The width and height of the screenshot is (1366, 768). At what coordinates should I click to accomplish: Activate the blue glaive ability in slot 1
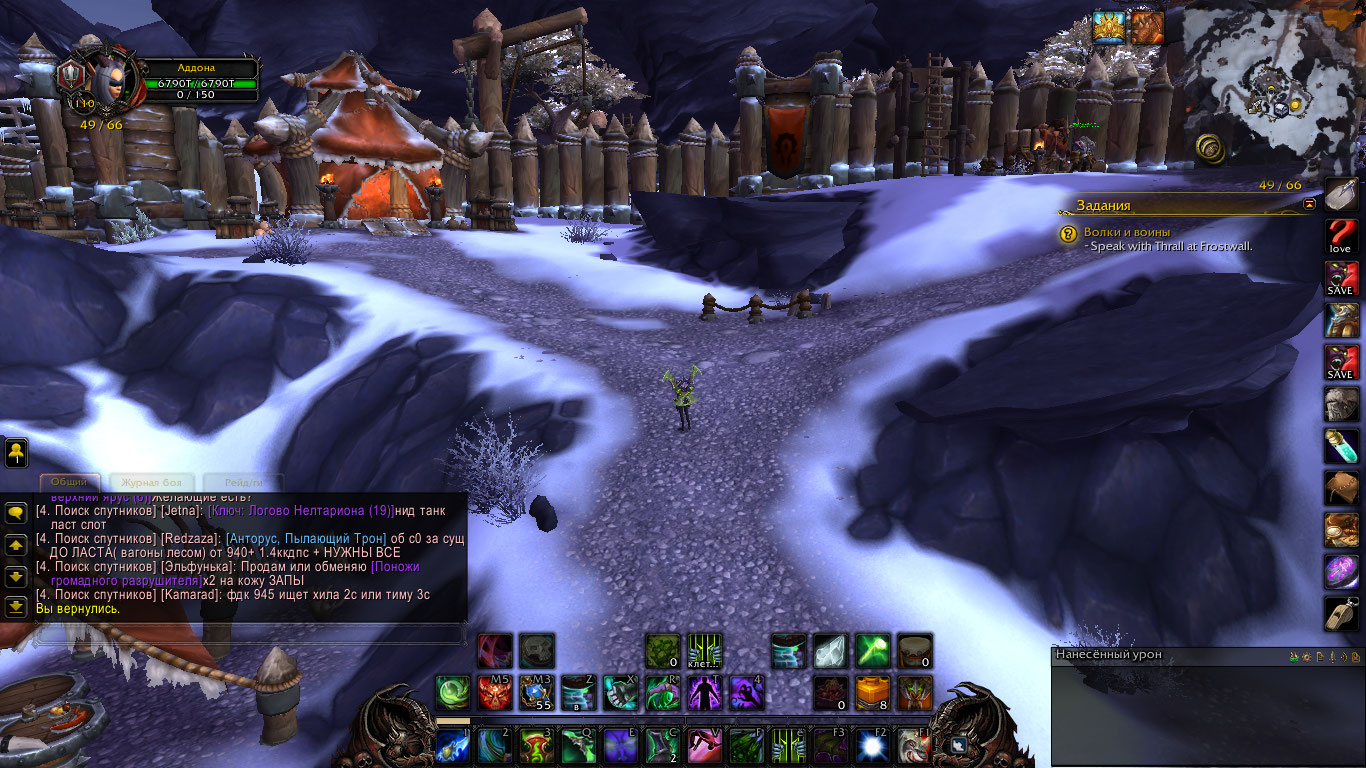(x=452, y=747)
